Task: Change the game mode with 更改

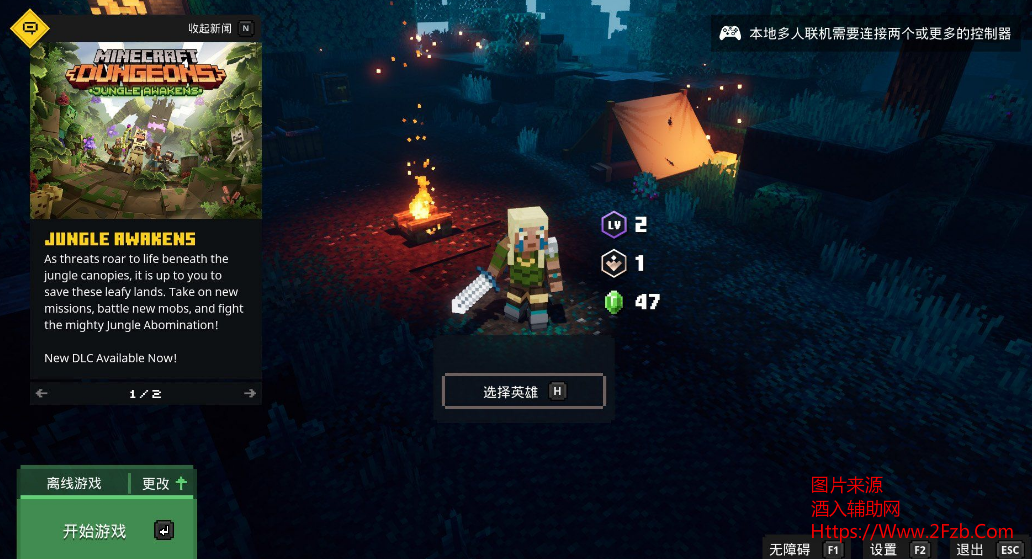Action: click(x=164, y=484)
